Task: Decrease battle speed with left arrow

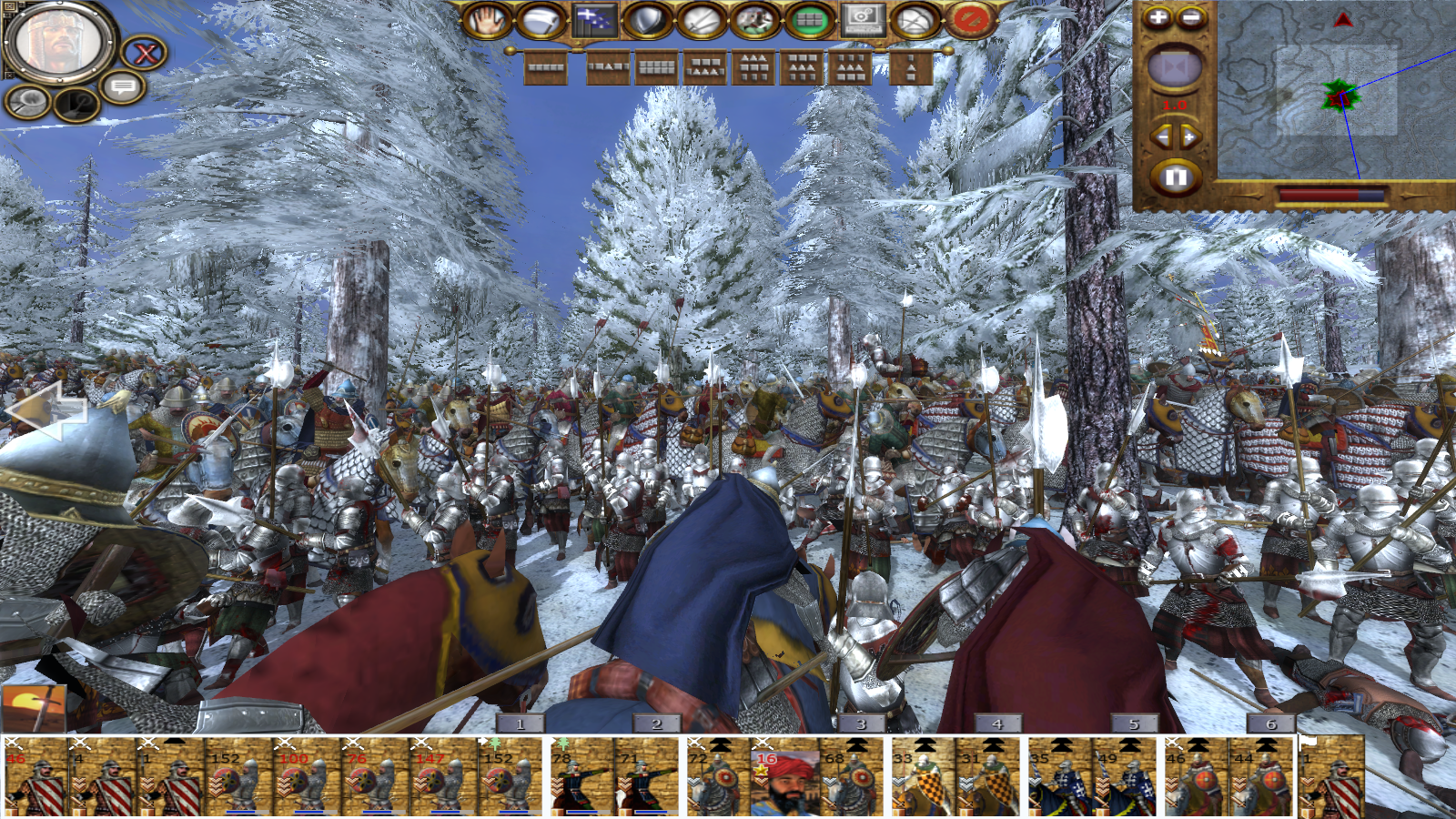Action: coord(1161,137)
